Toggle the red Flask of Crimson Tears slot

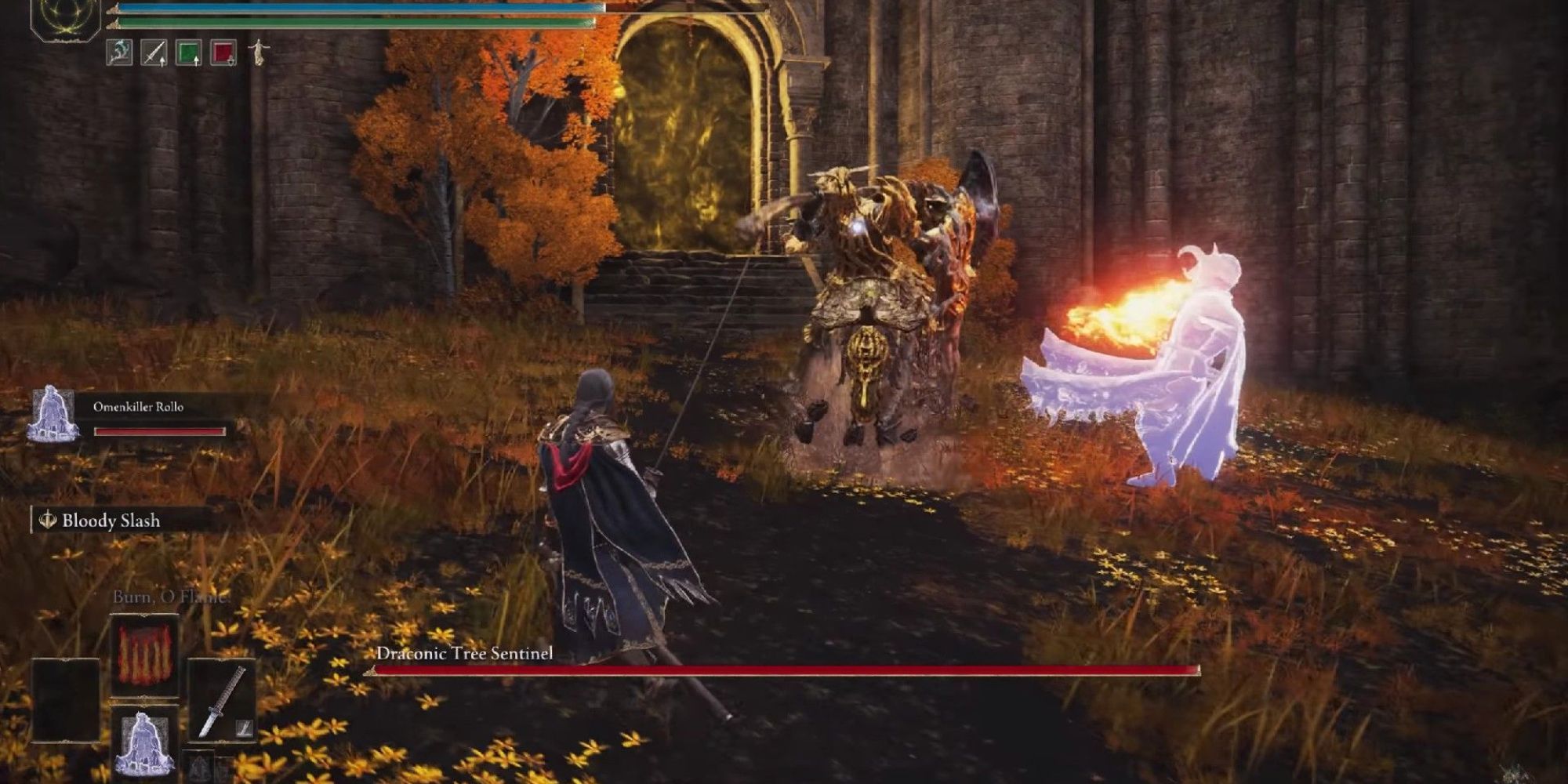point(222,53)
